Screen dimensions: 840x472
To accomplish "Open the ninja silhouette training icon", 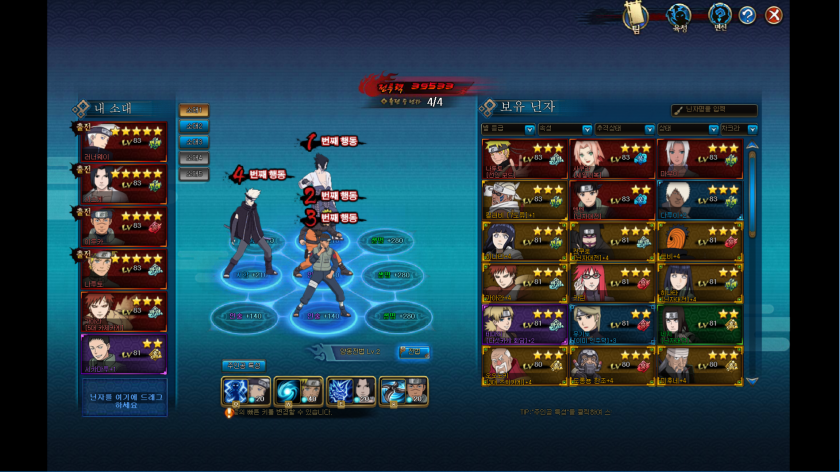I will pyautogui.click(x=679, y=15).
